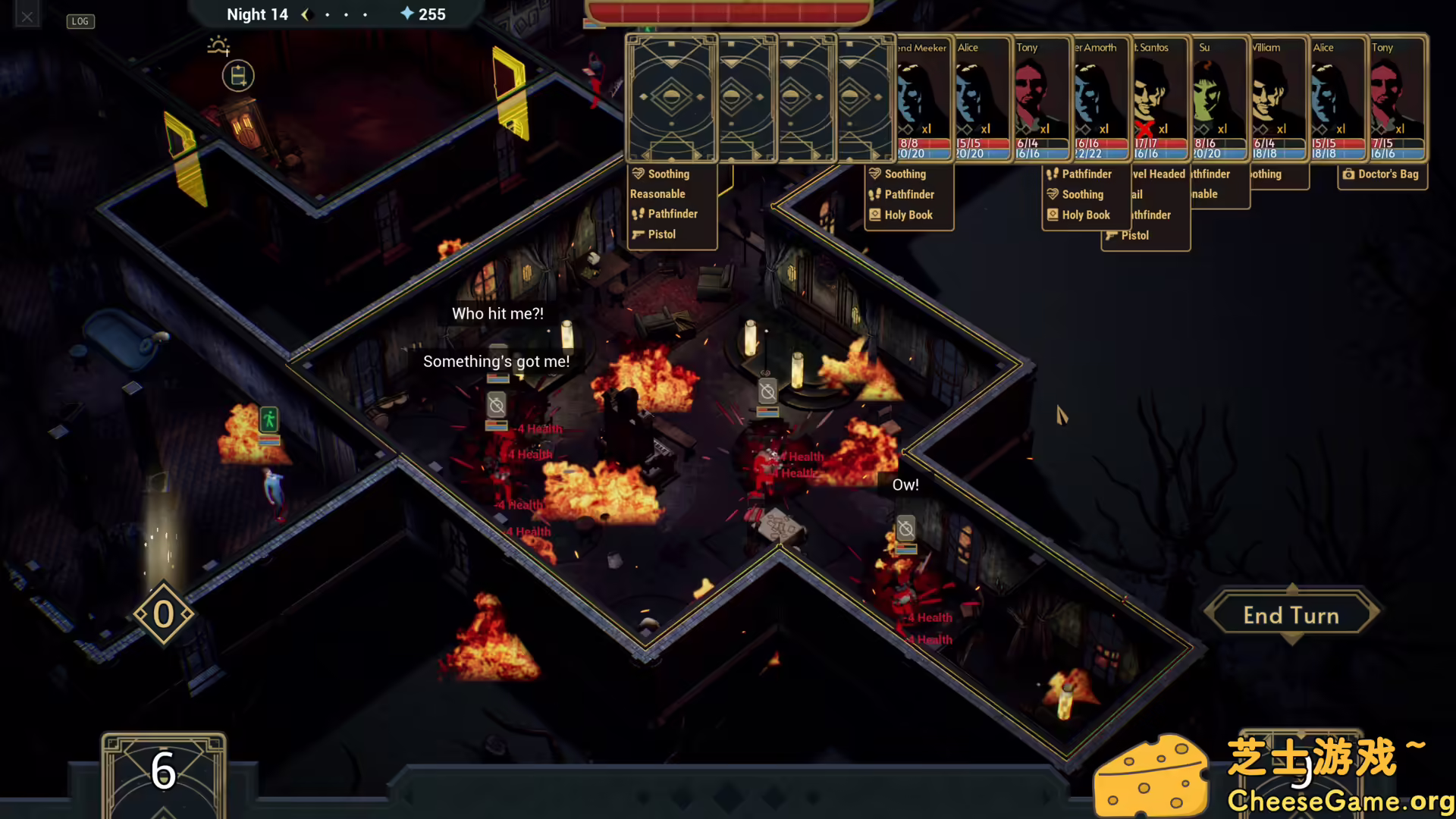
Task: Click the card-plus icon in the circle
Action: click(x=237, y=76)
